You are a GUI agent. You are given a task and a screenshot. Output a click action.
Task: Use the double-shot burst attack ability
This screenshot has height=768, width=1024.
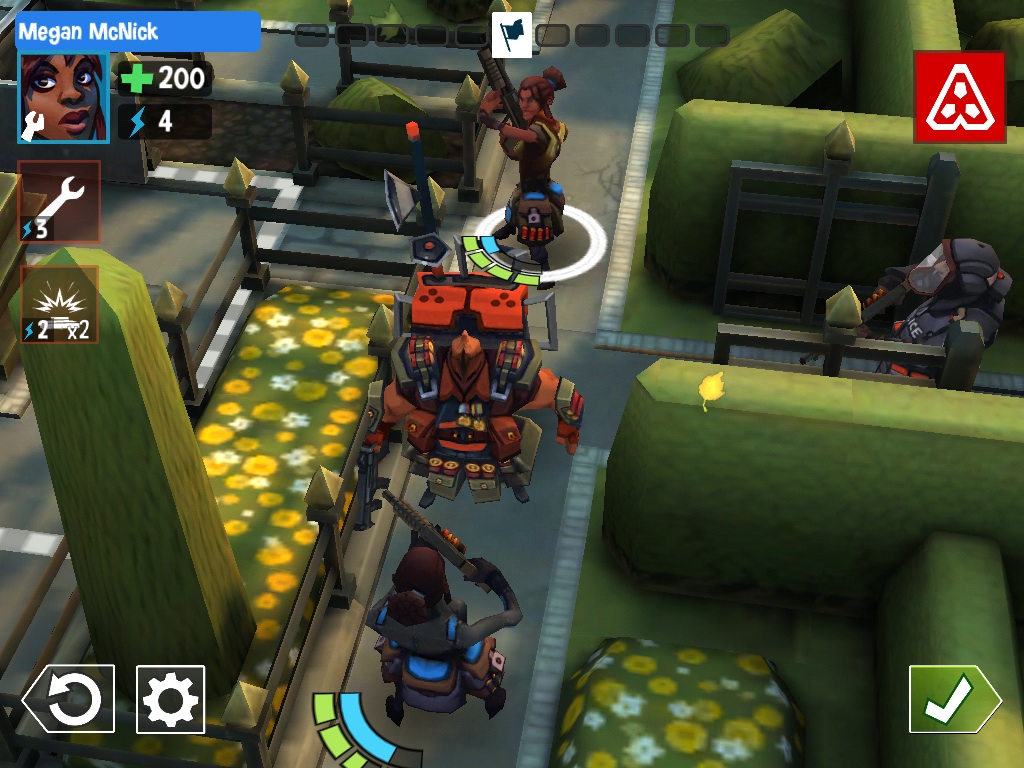tap(59, 304)
